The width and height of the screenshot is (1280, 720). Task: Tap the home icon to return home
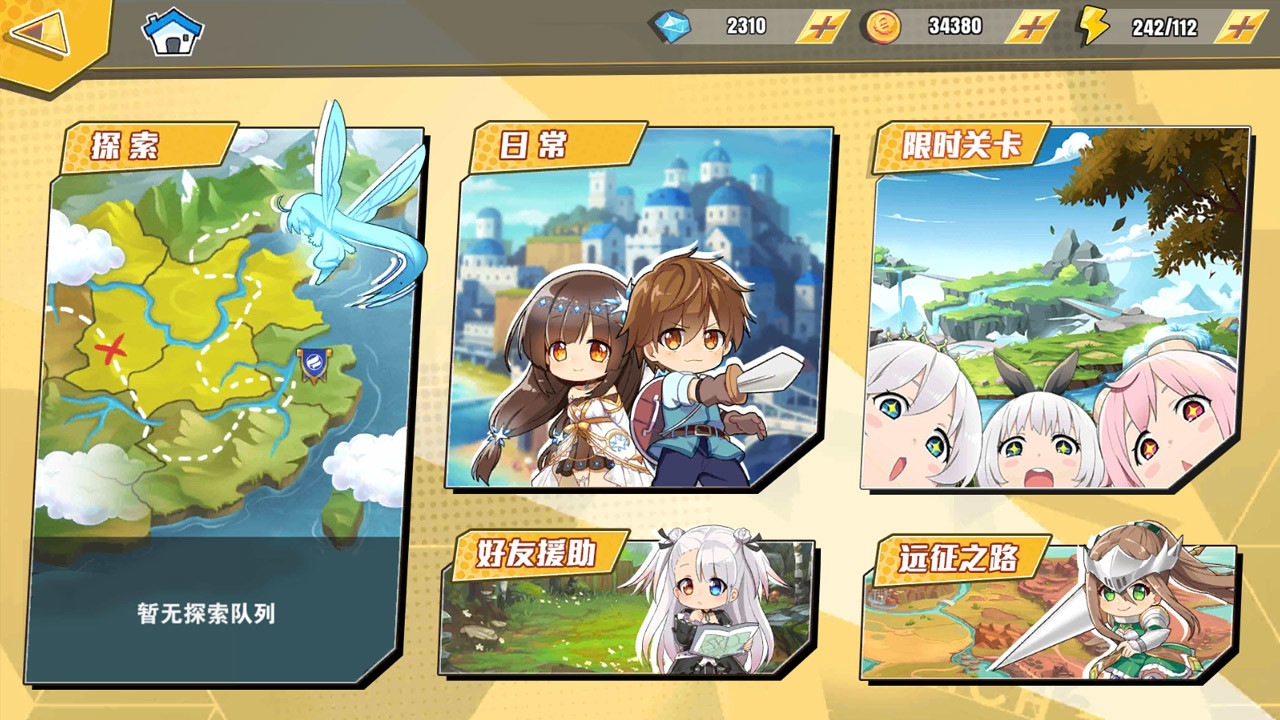[170, 30]
